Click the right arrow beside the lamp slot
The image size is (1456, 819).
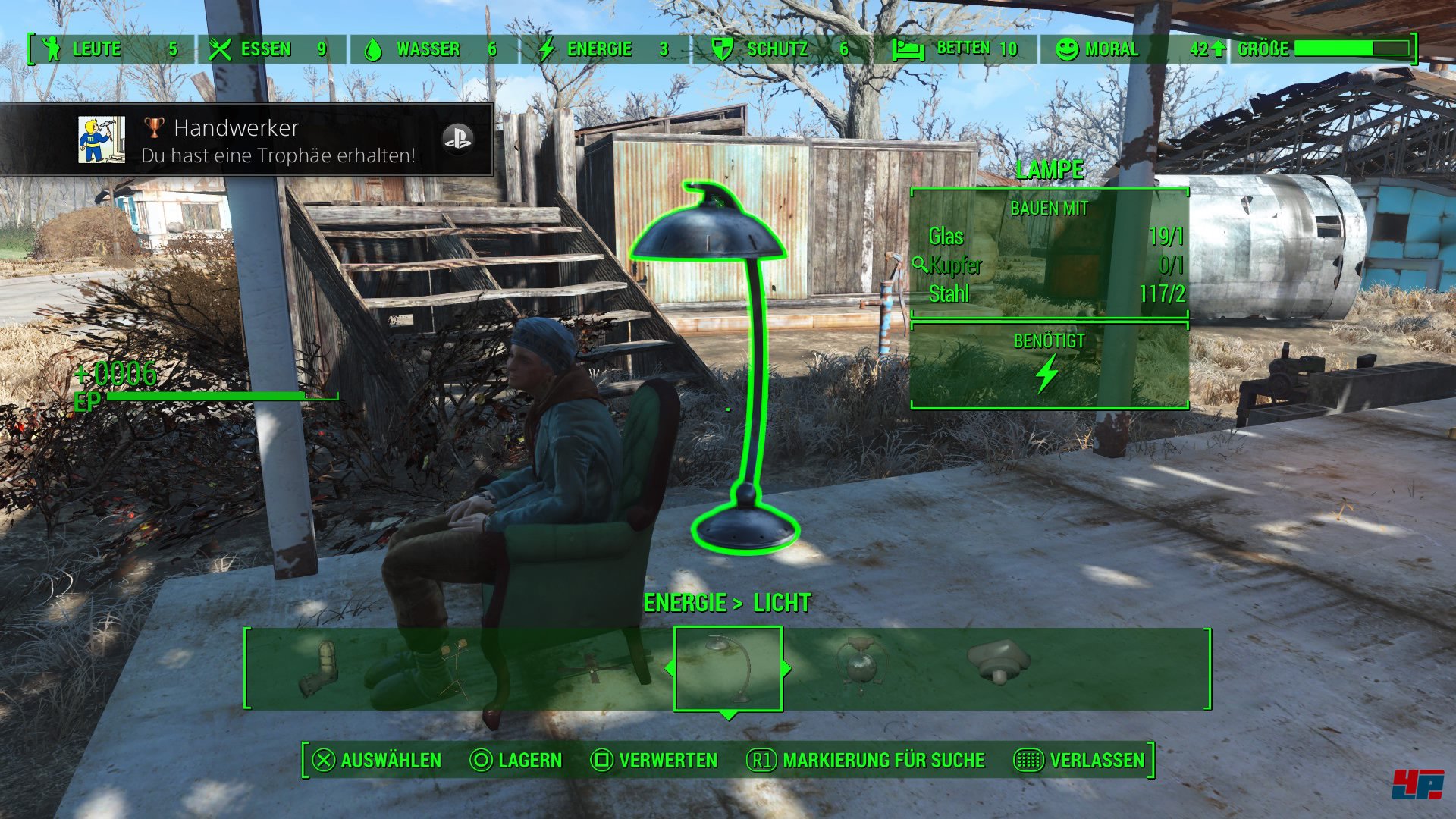point(786,668)
